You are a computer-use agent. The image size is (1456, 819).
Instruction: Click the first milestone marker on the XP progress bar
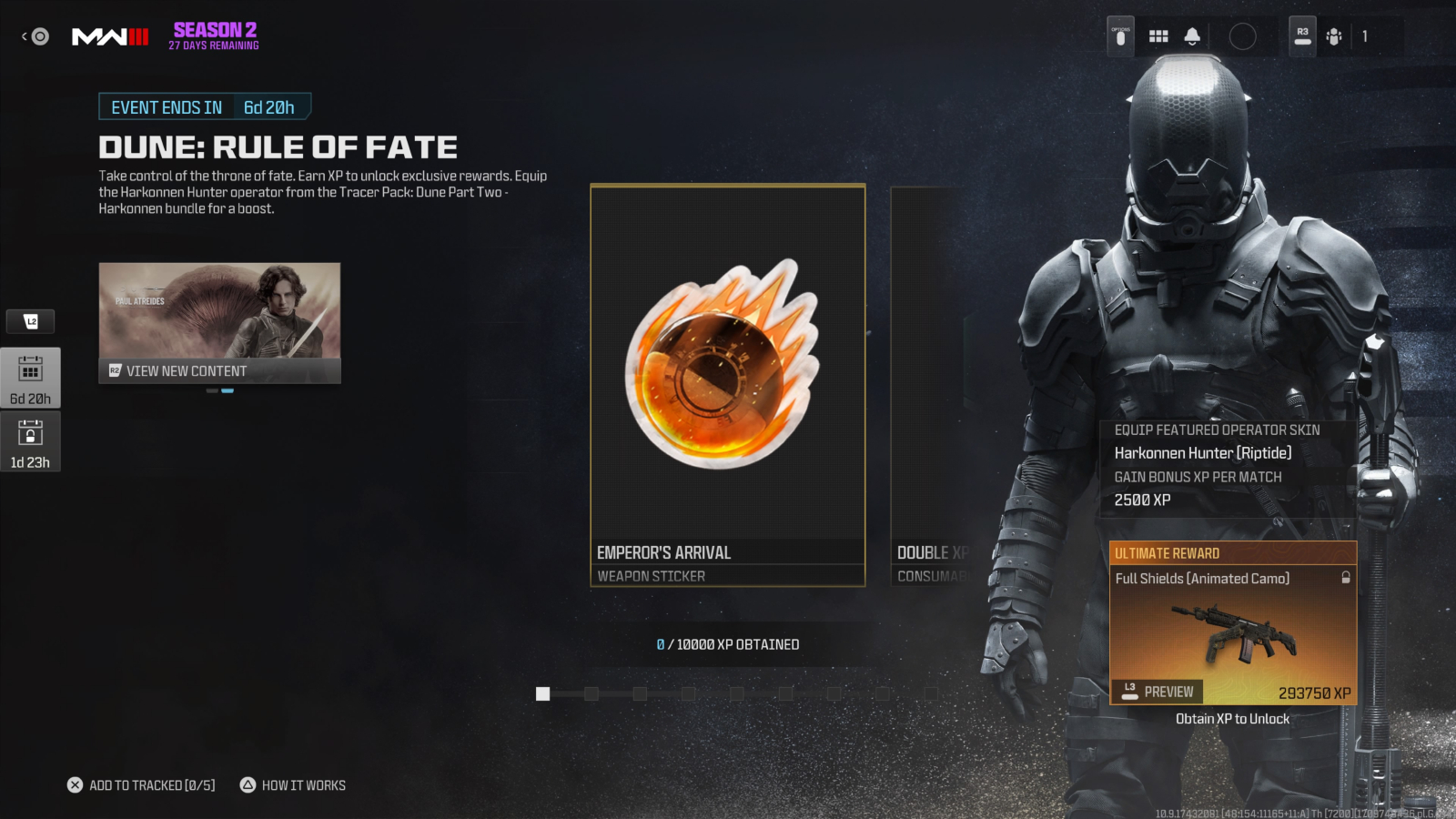[x=542, y=693]
